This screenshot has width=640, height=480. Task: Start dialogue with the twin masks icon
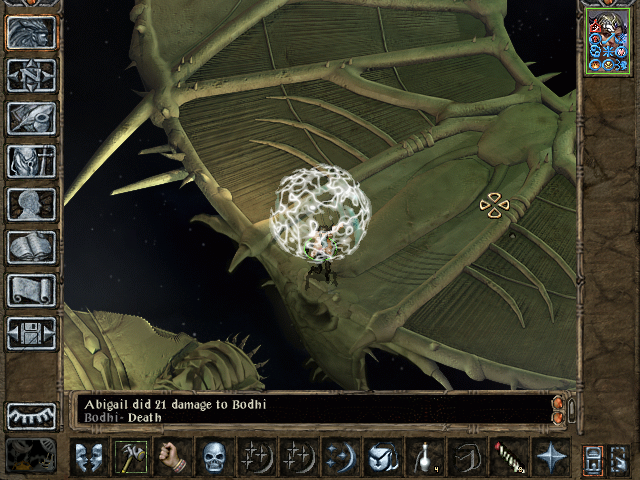(89, 457)
